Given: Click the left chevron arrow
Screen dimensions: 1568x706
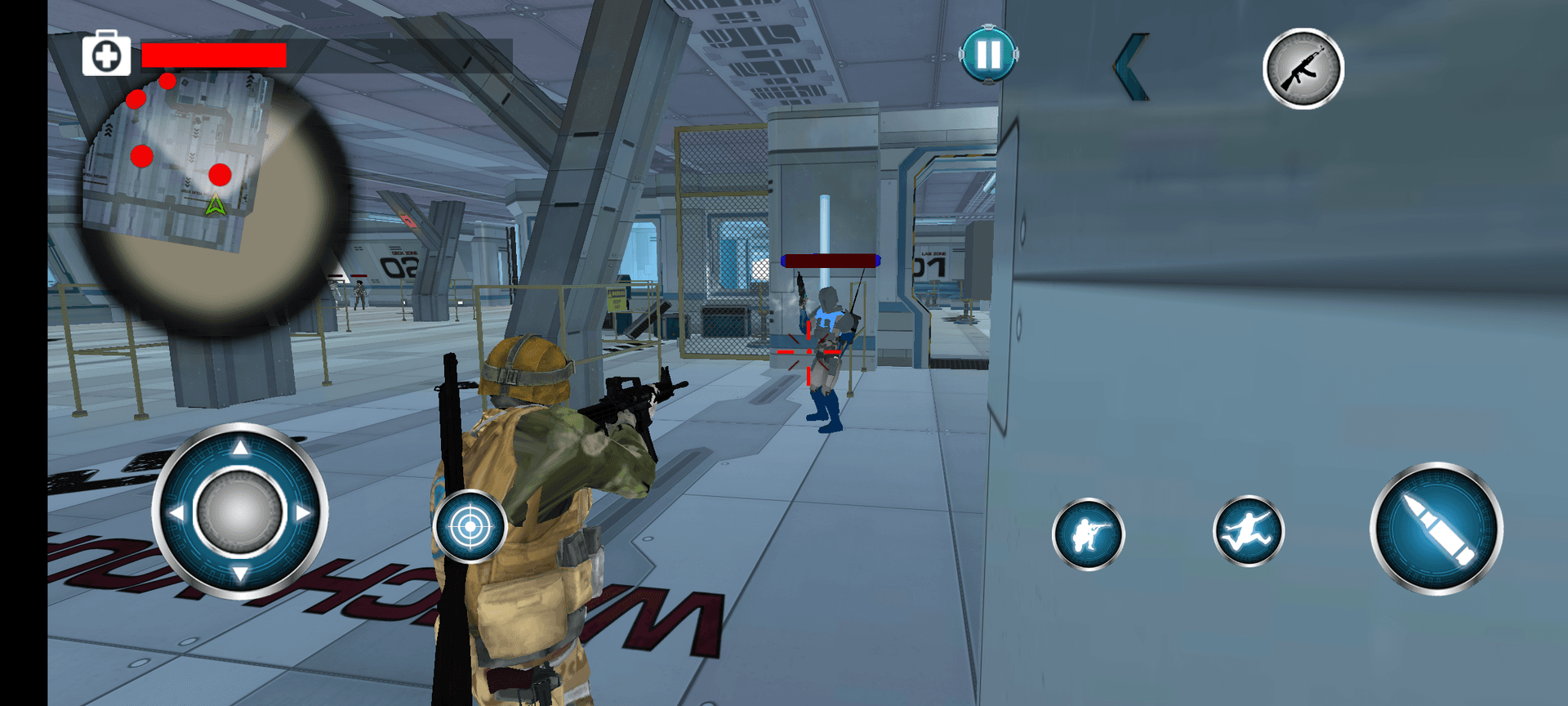Looking at the screenshot, I should coord(1132,68).
